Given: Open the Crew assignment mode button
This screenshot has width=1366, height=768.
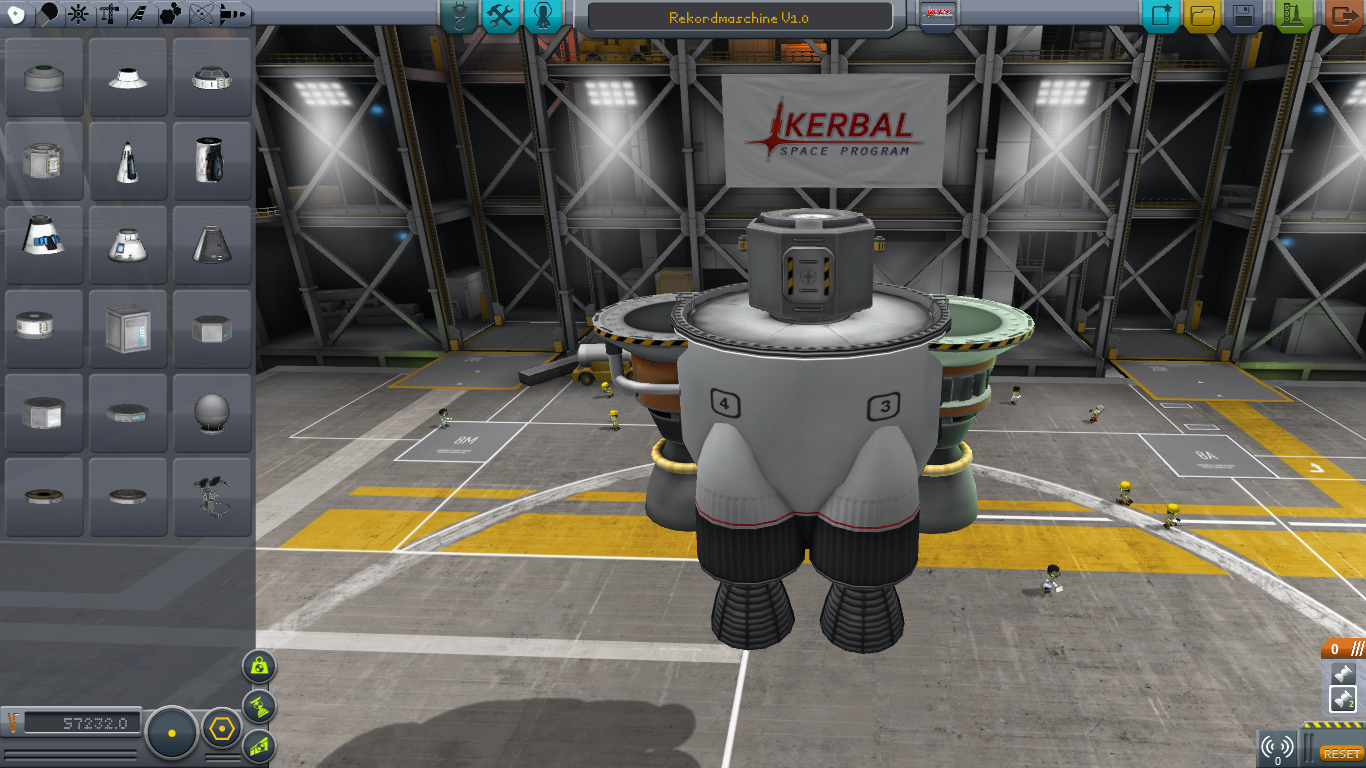Looking at the screenshot, I should click(541, 16).
